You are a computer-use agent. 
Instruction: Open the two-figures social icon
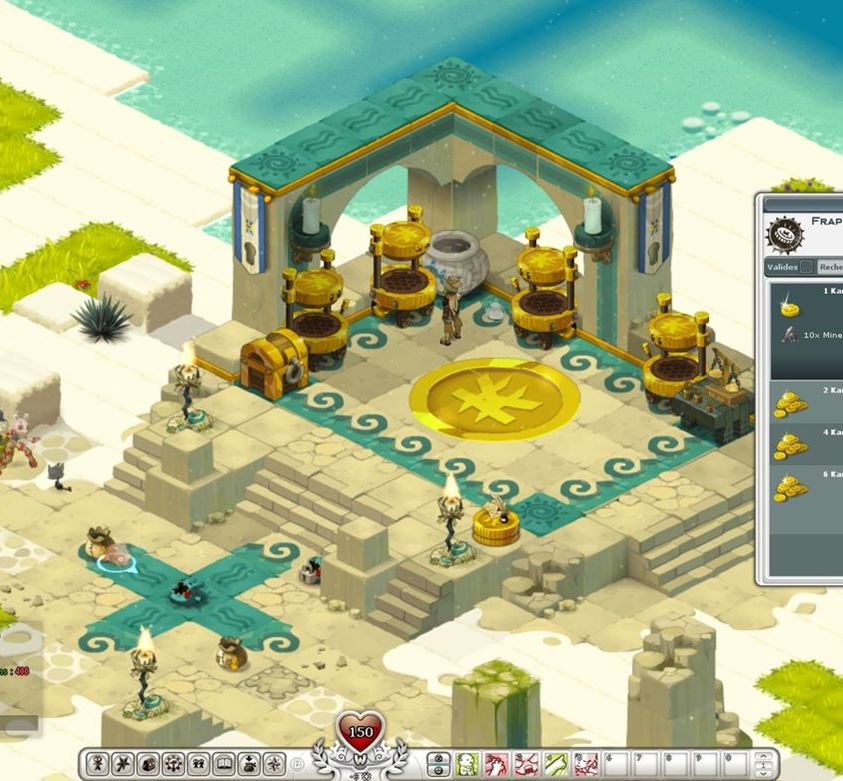point(198,765)
